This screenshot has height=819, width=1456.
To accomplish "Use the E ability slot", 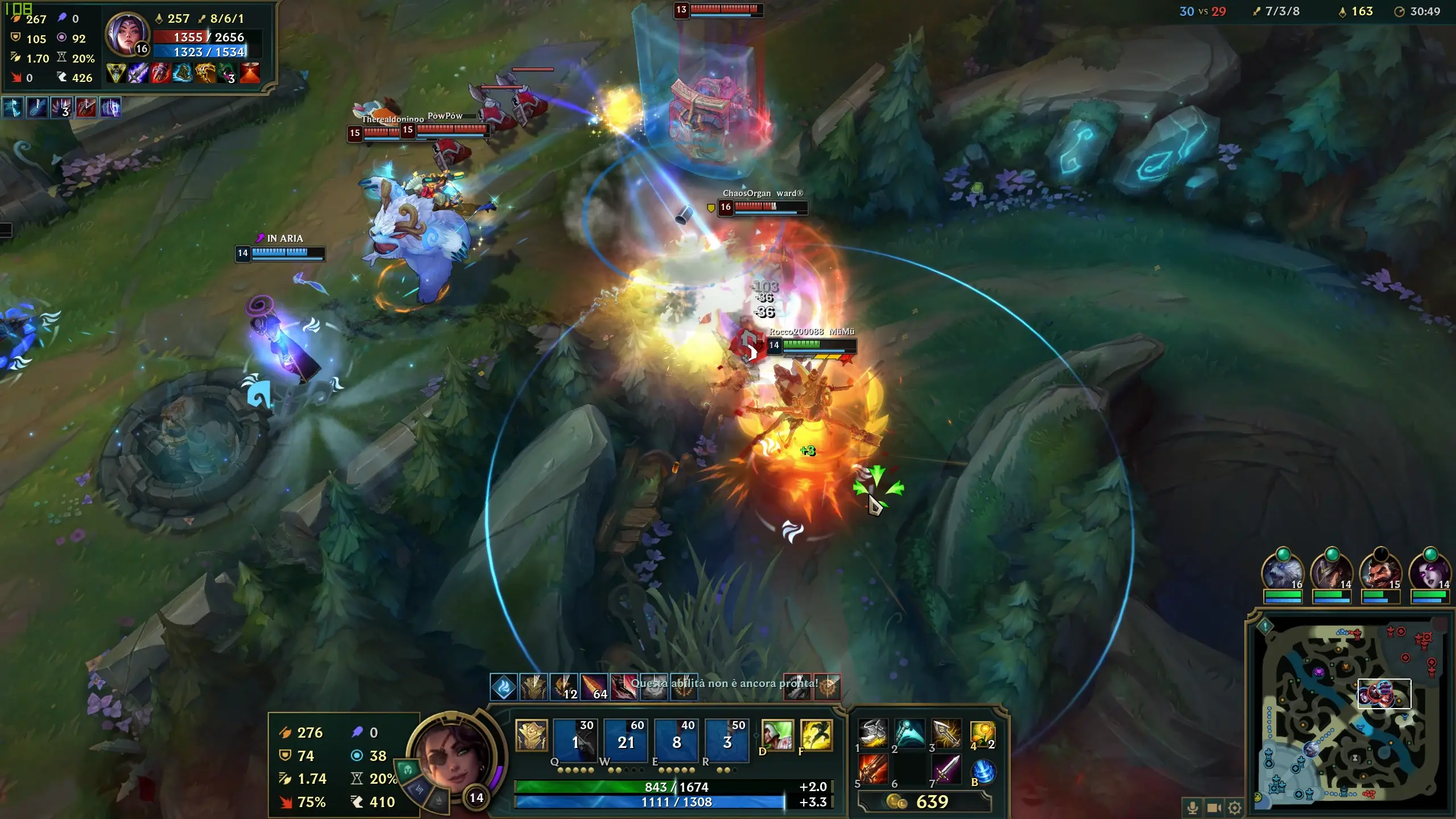I will point(676,741).
